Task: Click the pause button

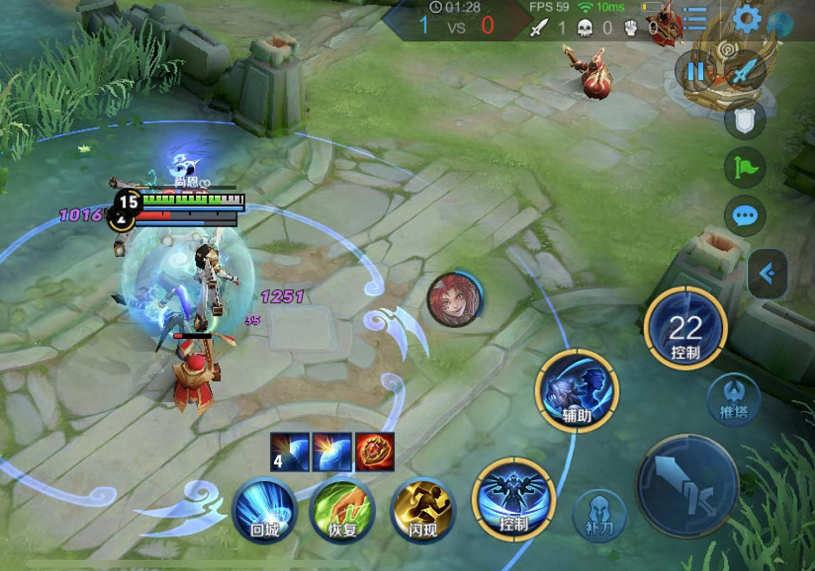Action: point(694,71)
